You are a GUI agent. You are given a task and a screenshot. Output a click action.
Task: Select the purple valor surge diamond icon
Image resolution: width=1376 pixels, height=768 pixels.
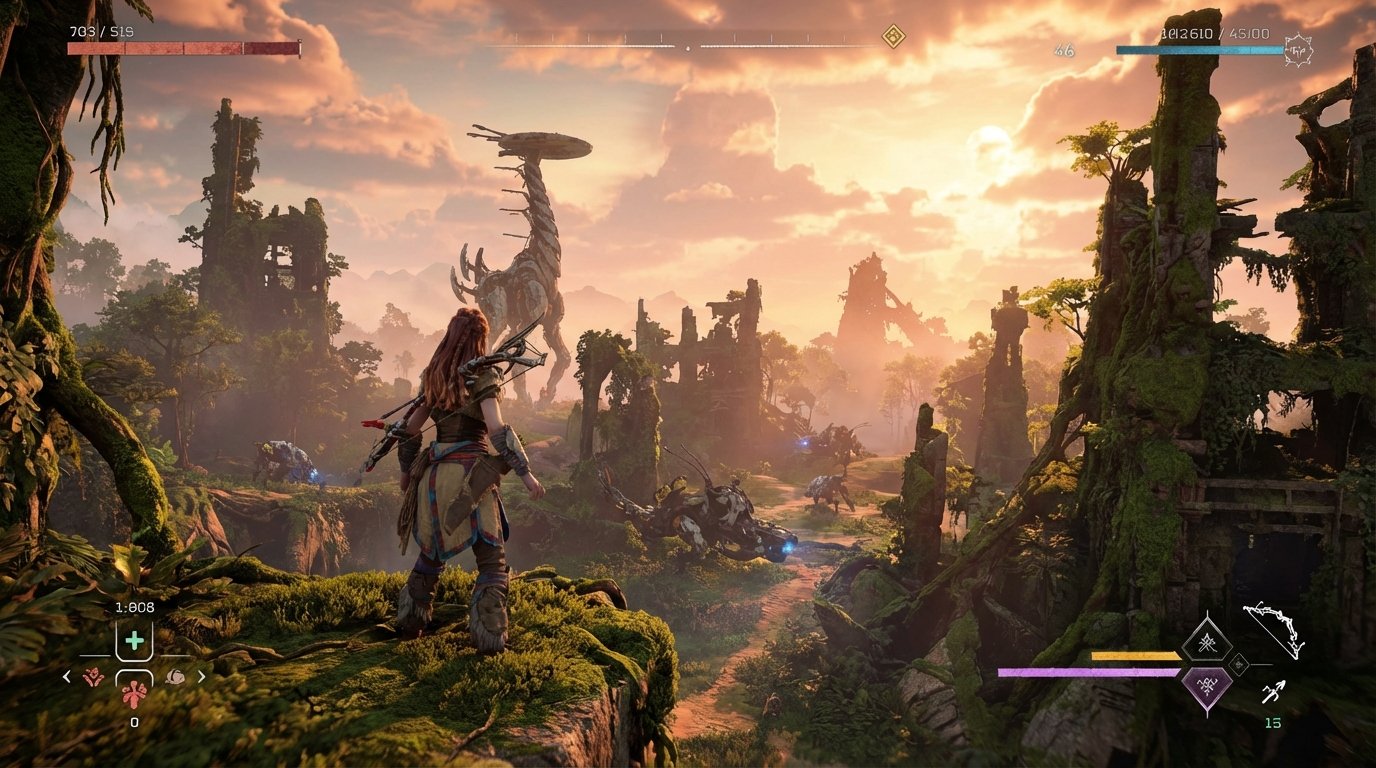1208,685
